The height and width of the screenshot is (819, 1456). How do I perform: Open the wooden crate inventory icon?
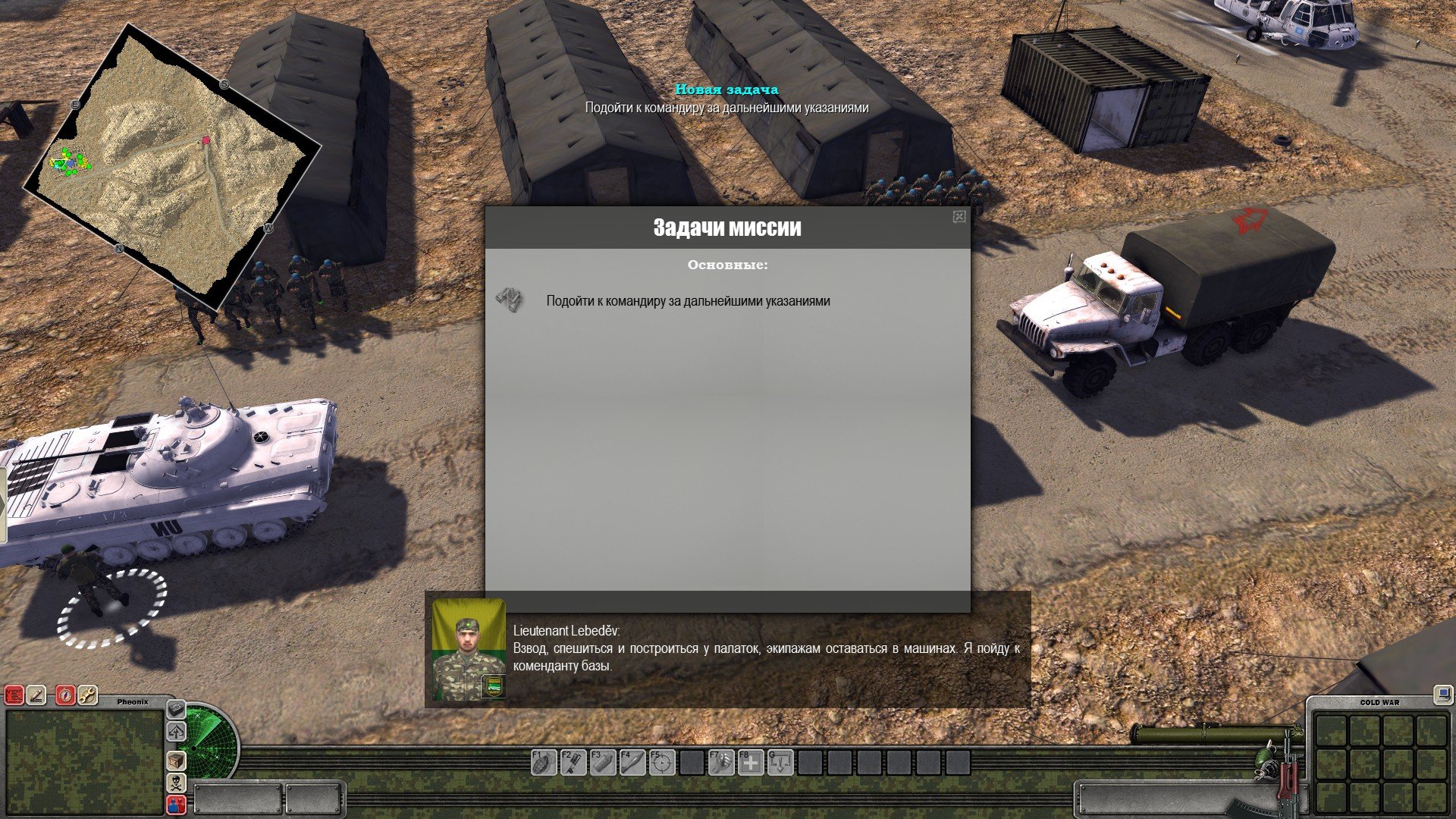point(176,760)
